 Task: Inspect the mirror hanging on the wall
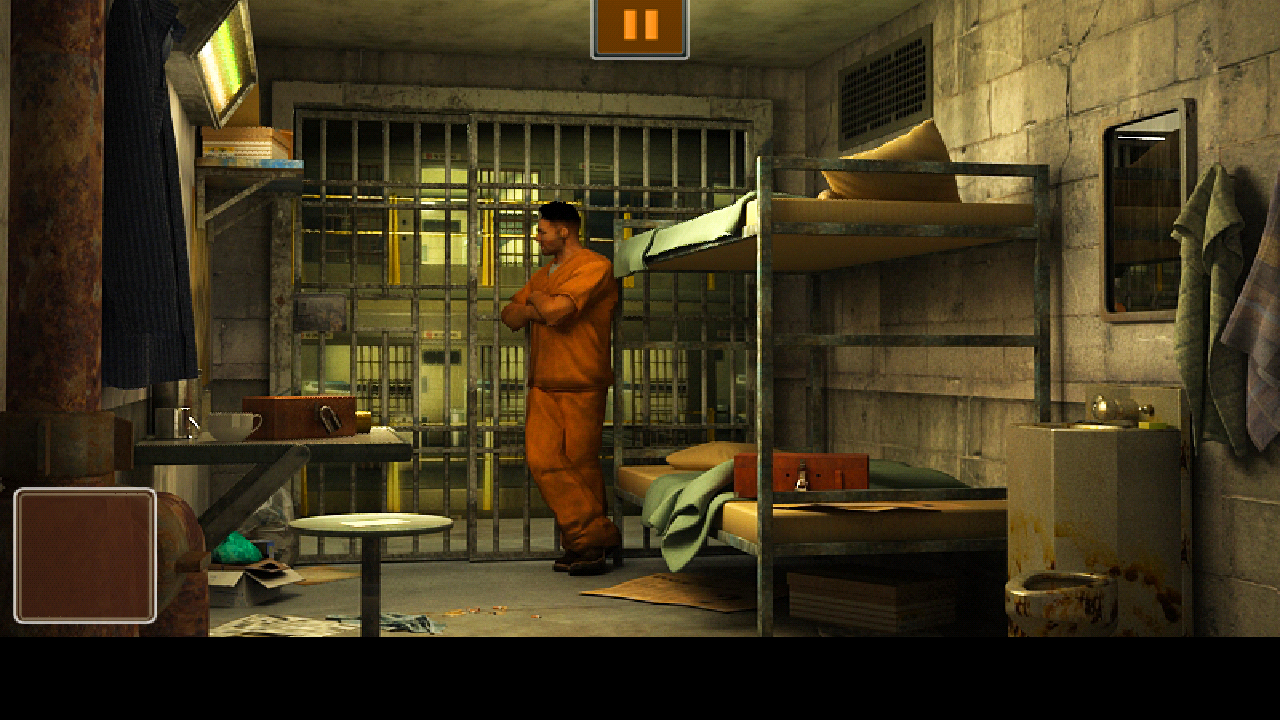(x=1145, y=215)
